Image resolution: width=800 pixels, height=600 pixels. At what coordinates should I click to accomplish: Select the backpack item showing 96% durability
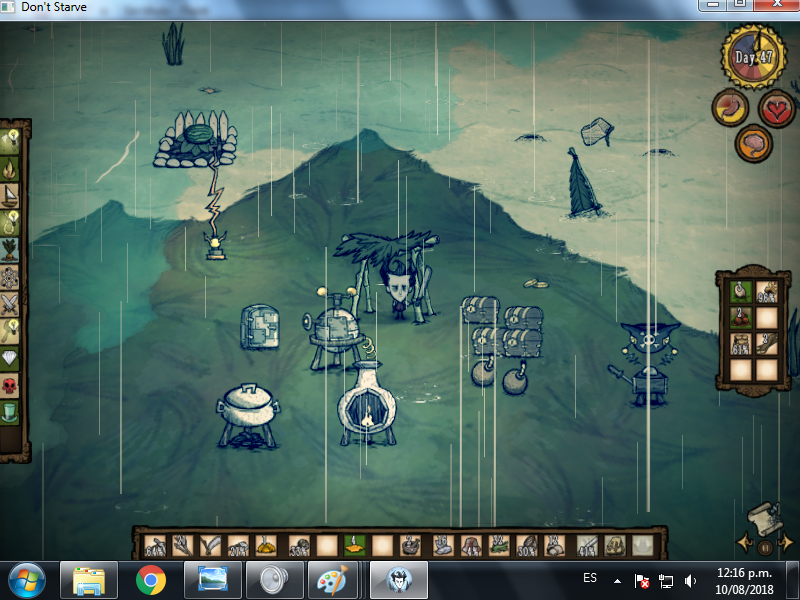pyautogui.click(x=766, y=292)
